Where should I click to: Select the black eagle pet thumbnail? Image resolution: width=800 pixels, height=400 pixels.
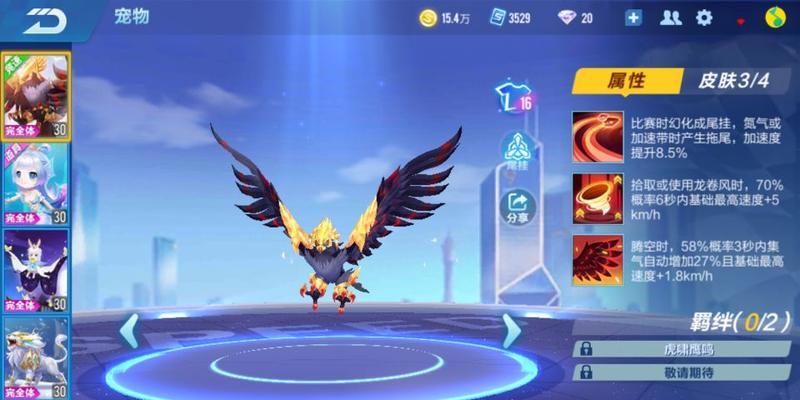click(x=34, y=95)
